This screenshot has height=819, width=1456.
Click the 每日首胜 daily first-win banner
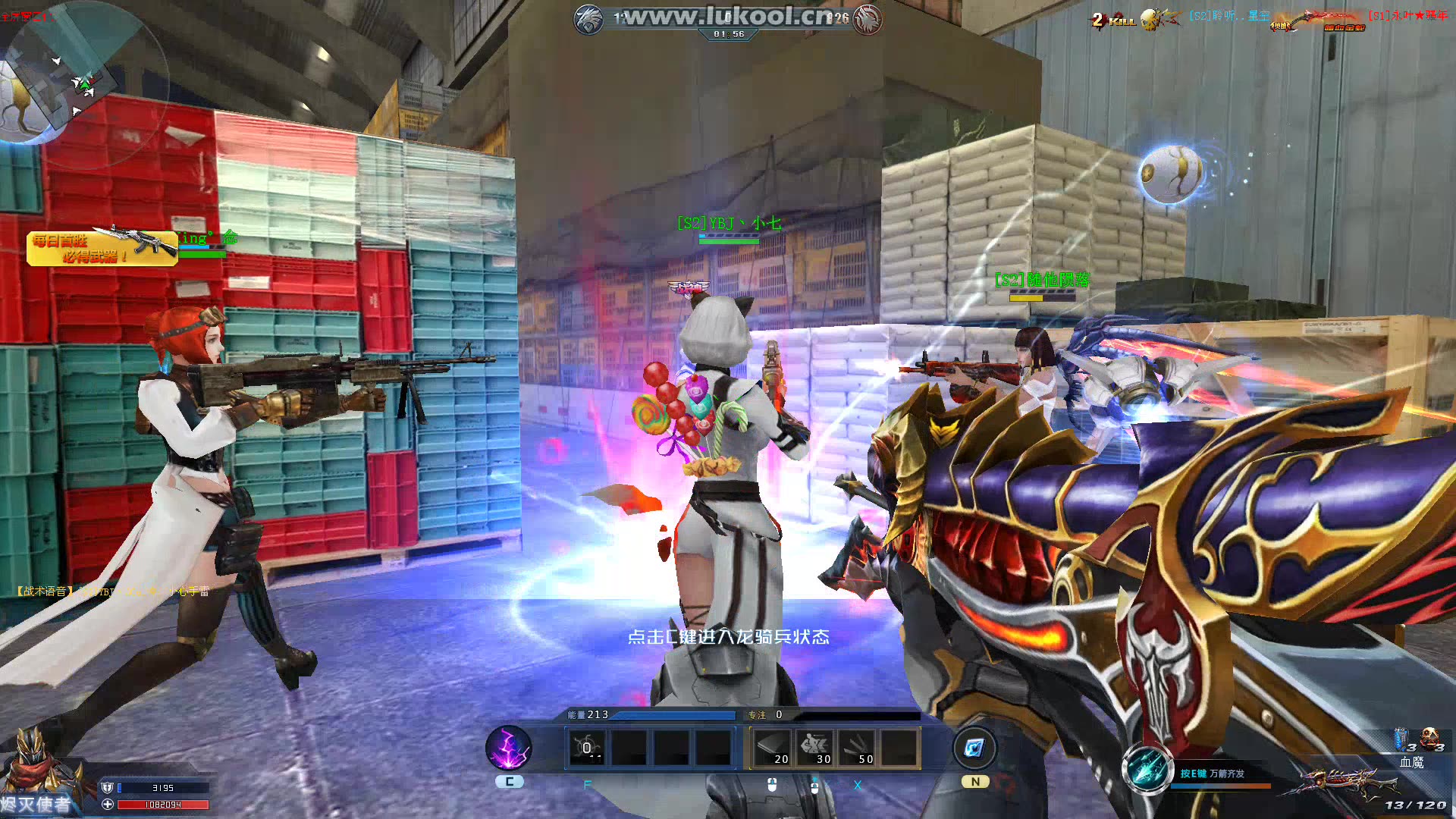(102, 248)
